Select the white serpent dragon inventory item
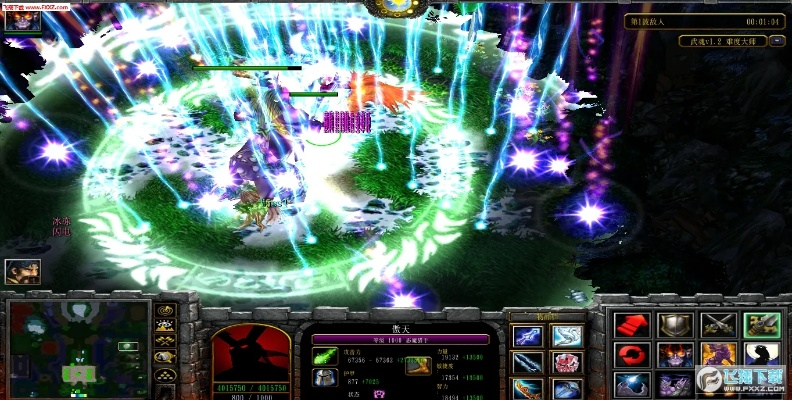 (567, 337)
